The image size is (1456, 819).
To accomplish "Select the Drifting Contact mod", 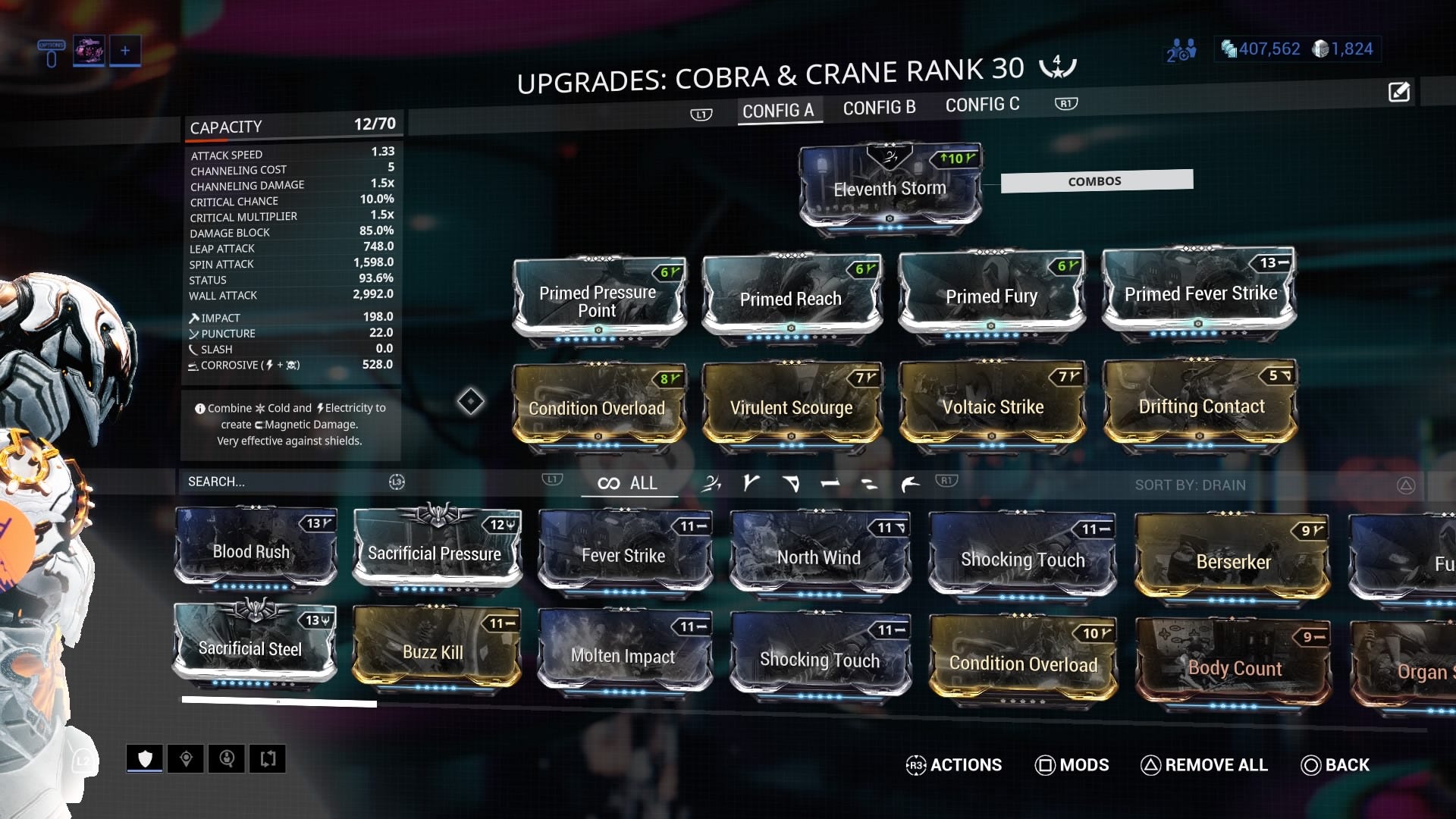I will (x=1200, y=406).
